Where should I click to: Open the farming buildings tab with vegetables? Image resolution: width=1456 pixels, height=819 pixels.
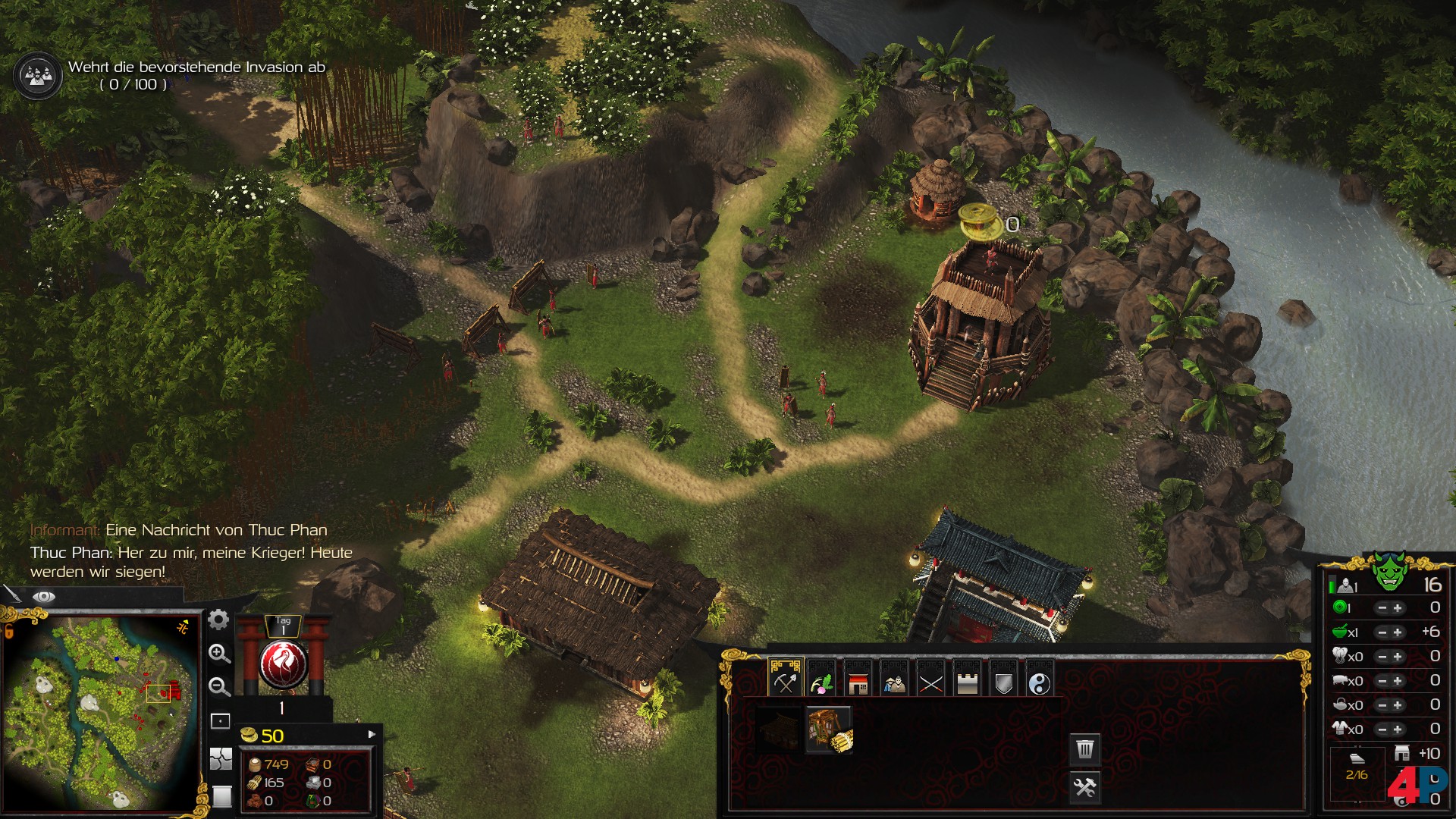point(821,680)
